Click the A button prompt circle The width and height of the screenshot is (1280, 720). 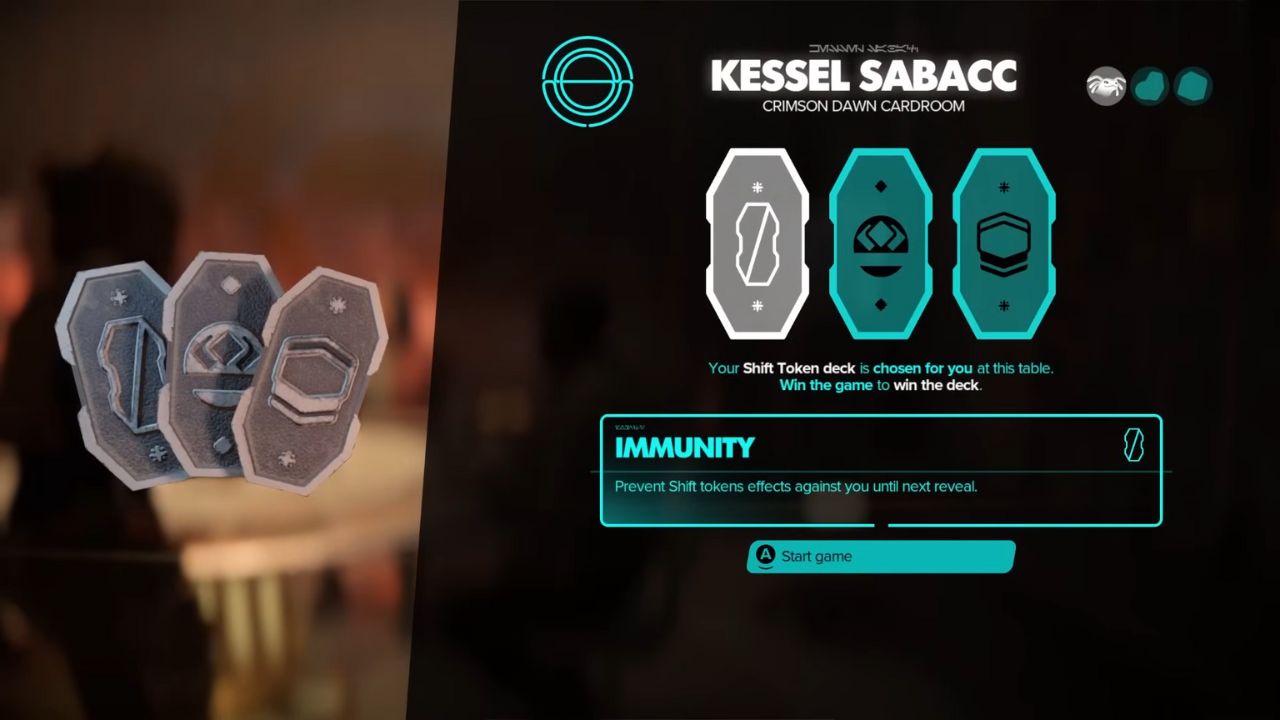(x=765, y=557)
